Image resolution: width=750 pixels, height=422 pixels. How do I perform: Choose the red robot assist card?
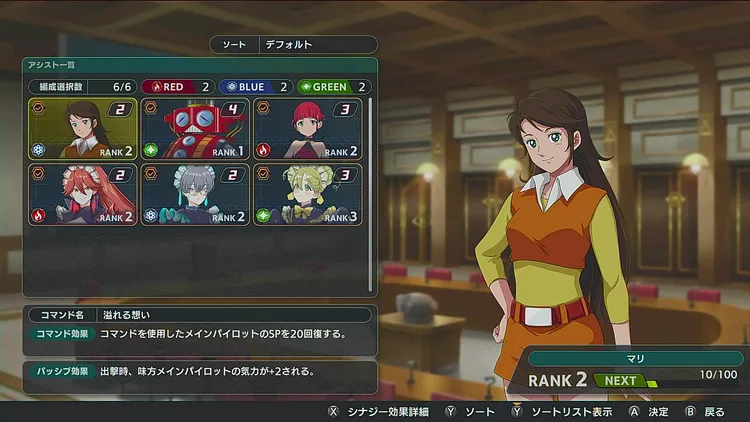point(195,130)
